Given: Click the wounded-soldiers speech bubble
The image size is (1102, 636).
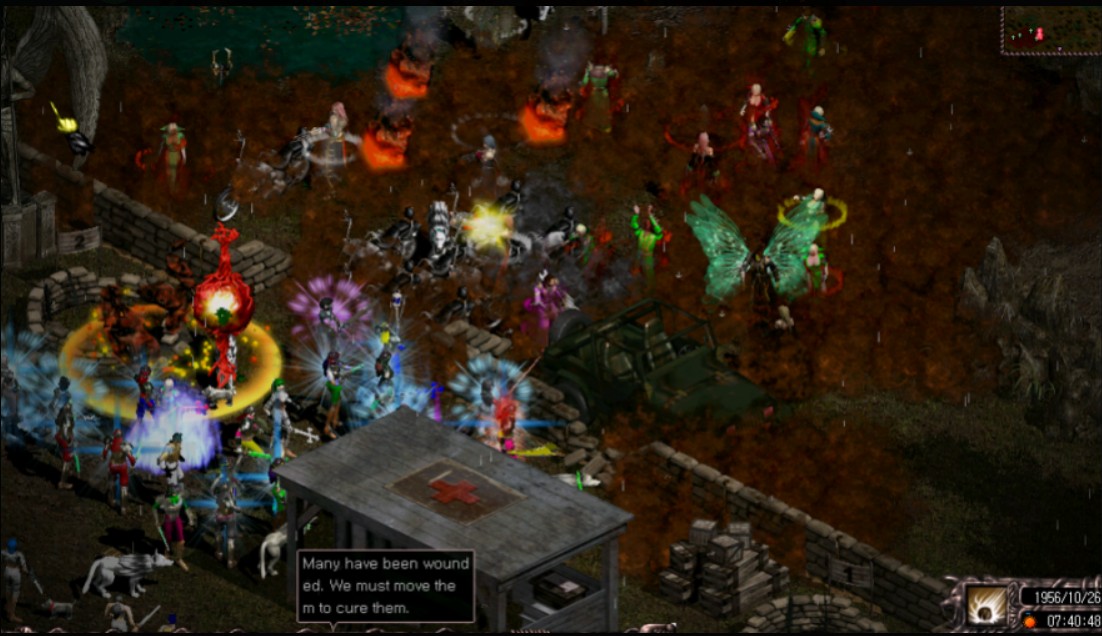Looking at the screenshot, I should [385, 586].
